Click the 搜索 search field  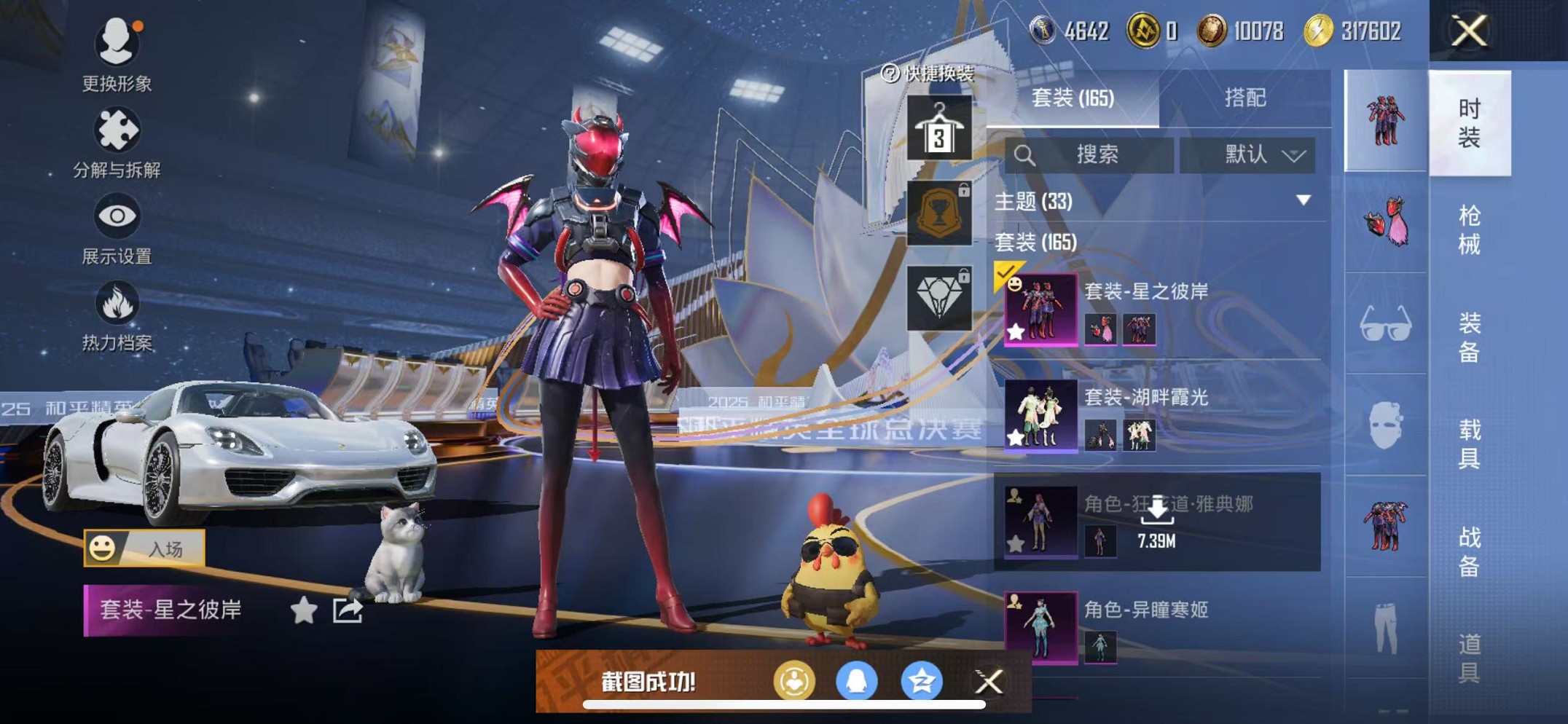click(1093, 154)
